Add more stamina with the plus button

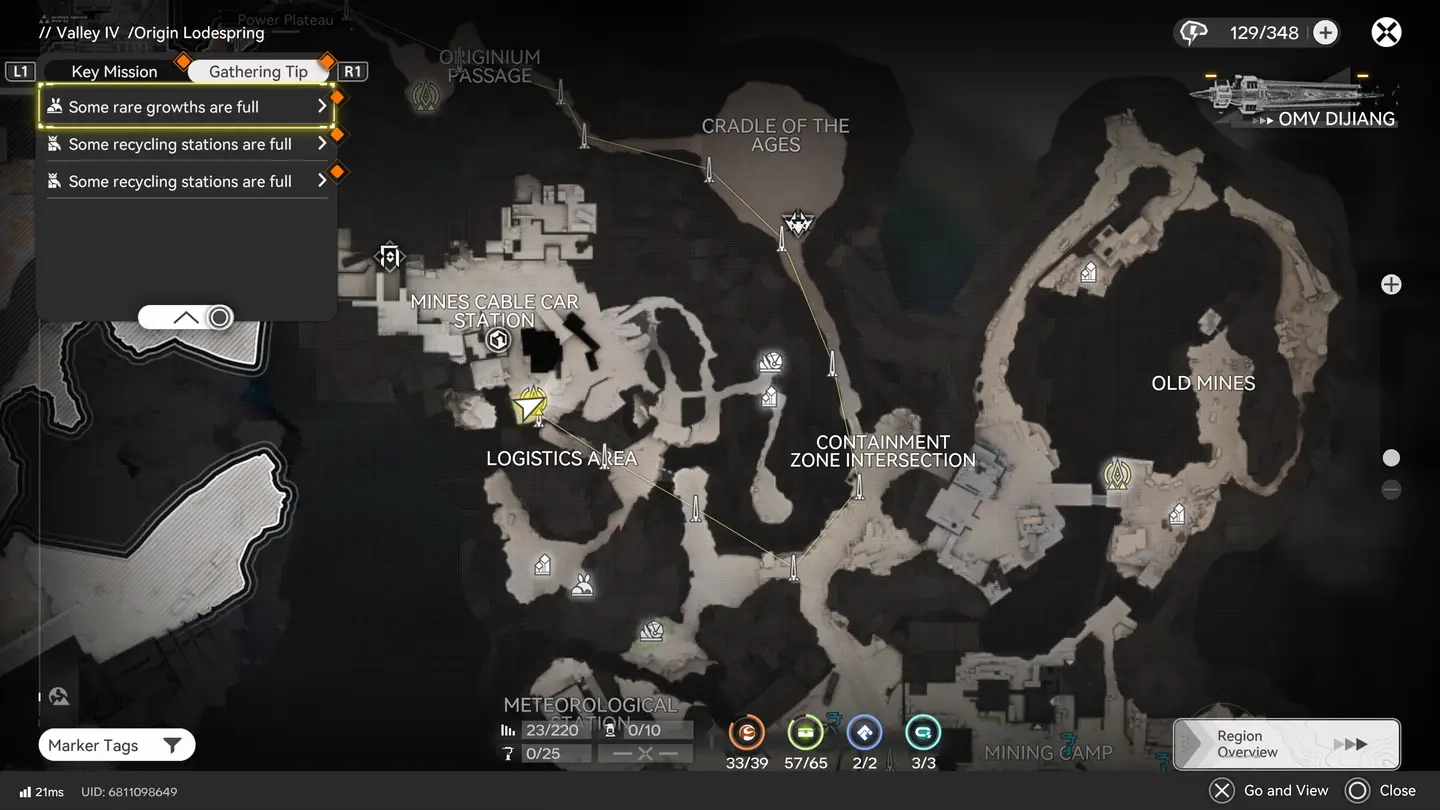tap(1325, 33)
